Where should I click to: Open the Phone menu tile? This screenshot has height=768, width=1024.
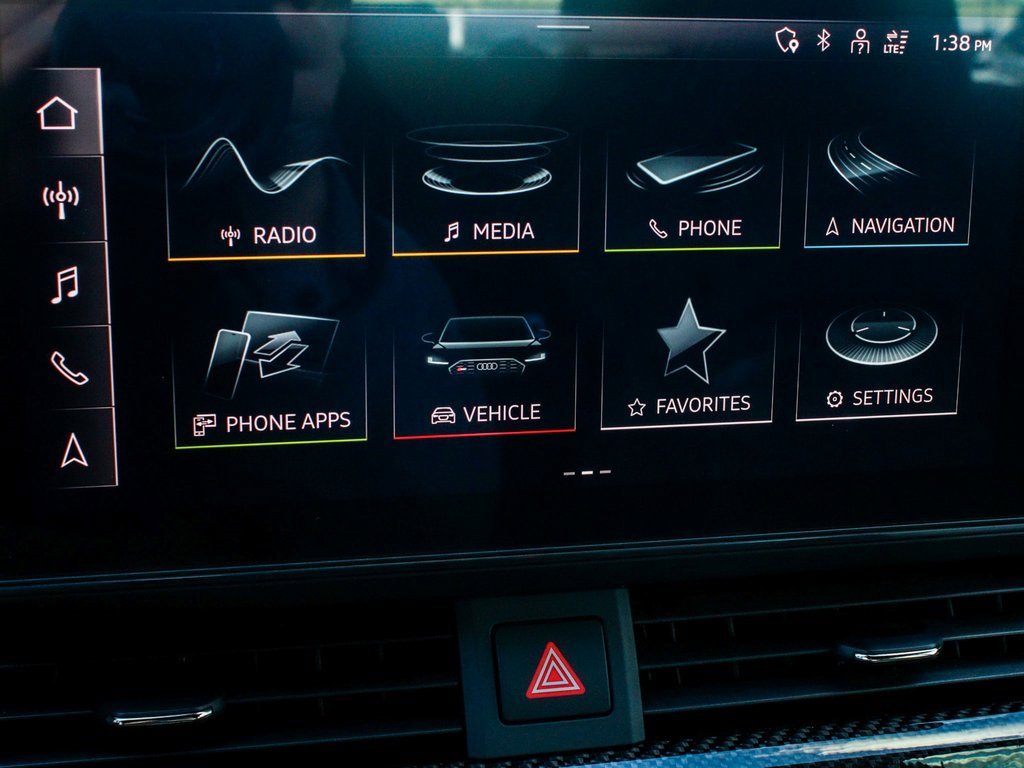click(694, 192)
